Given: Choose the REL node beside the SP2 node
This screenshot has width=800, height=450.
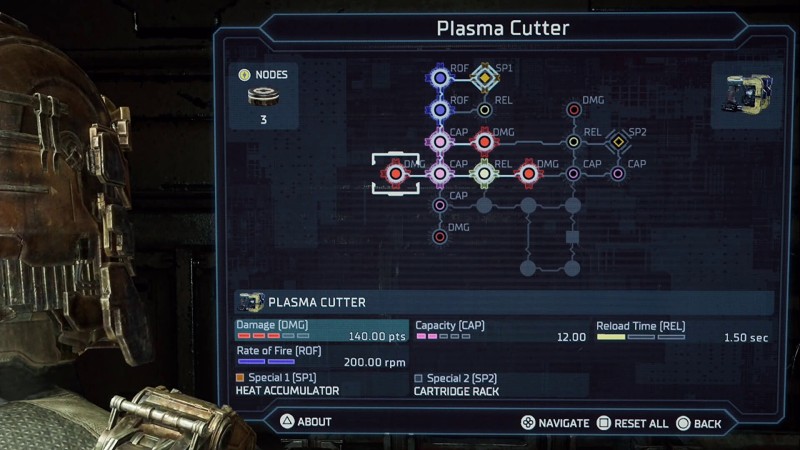Looking at the screenshot, I should click(573, 142).
